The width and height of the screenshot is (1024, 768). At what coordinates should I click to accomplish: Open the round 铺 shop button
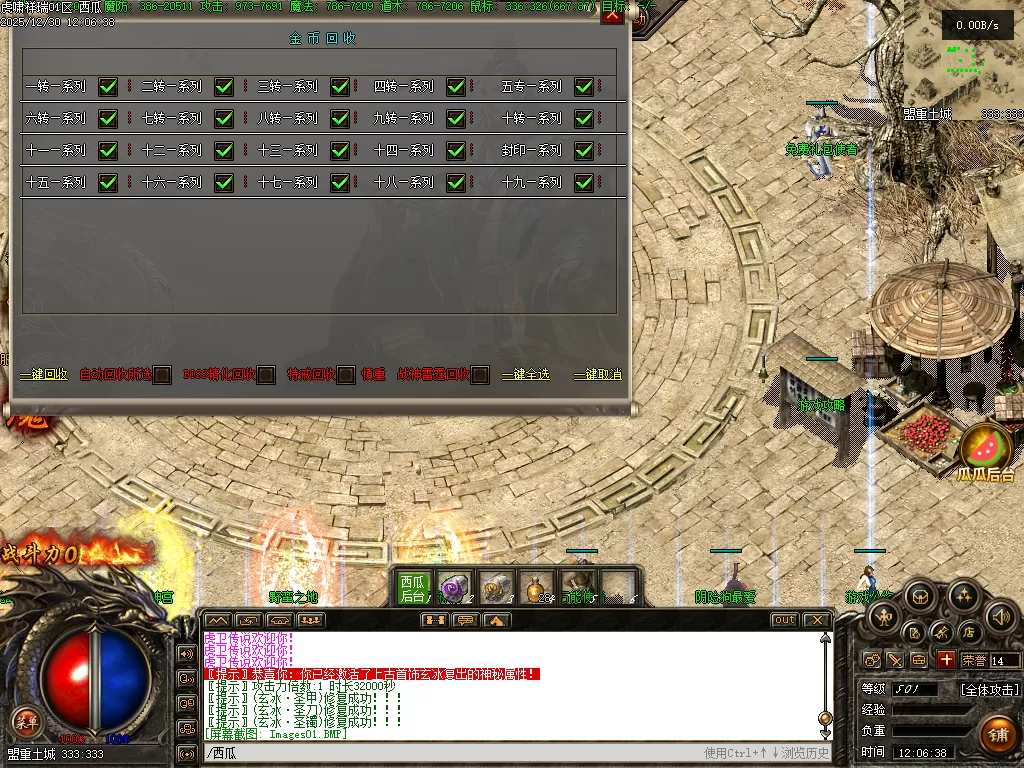click(x=997, y=733)
